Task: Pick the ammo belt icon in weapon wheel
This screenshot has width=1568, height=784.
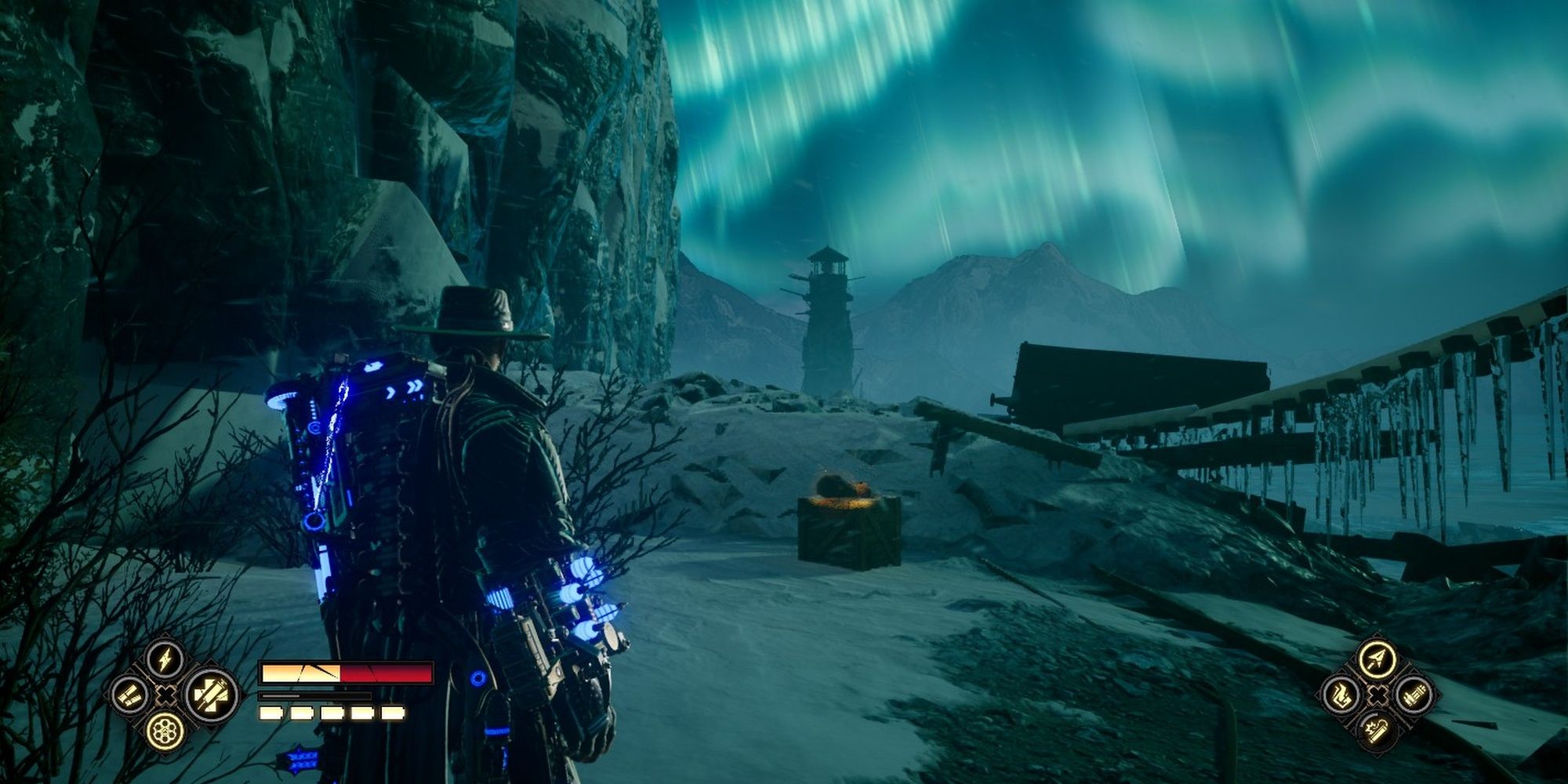Action: click(1413, 695)
